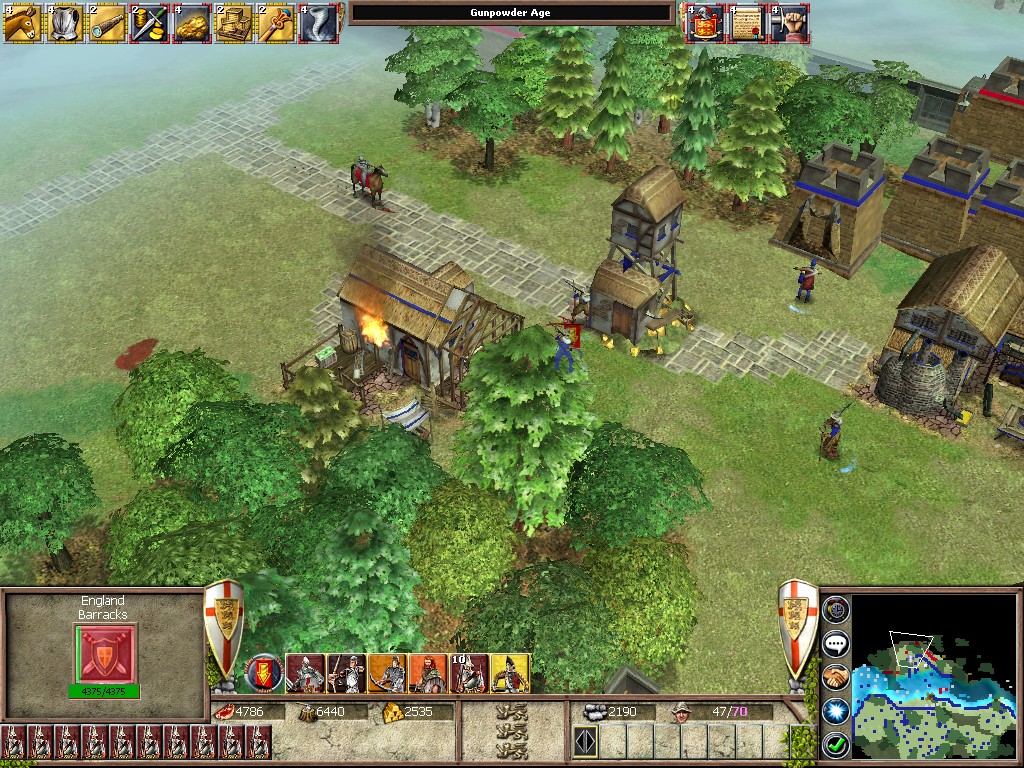This screenshot has height=768, width=1024.
Task: Click the green checkmark button
Action: (836, 744)
